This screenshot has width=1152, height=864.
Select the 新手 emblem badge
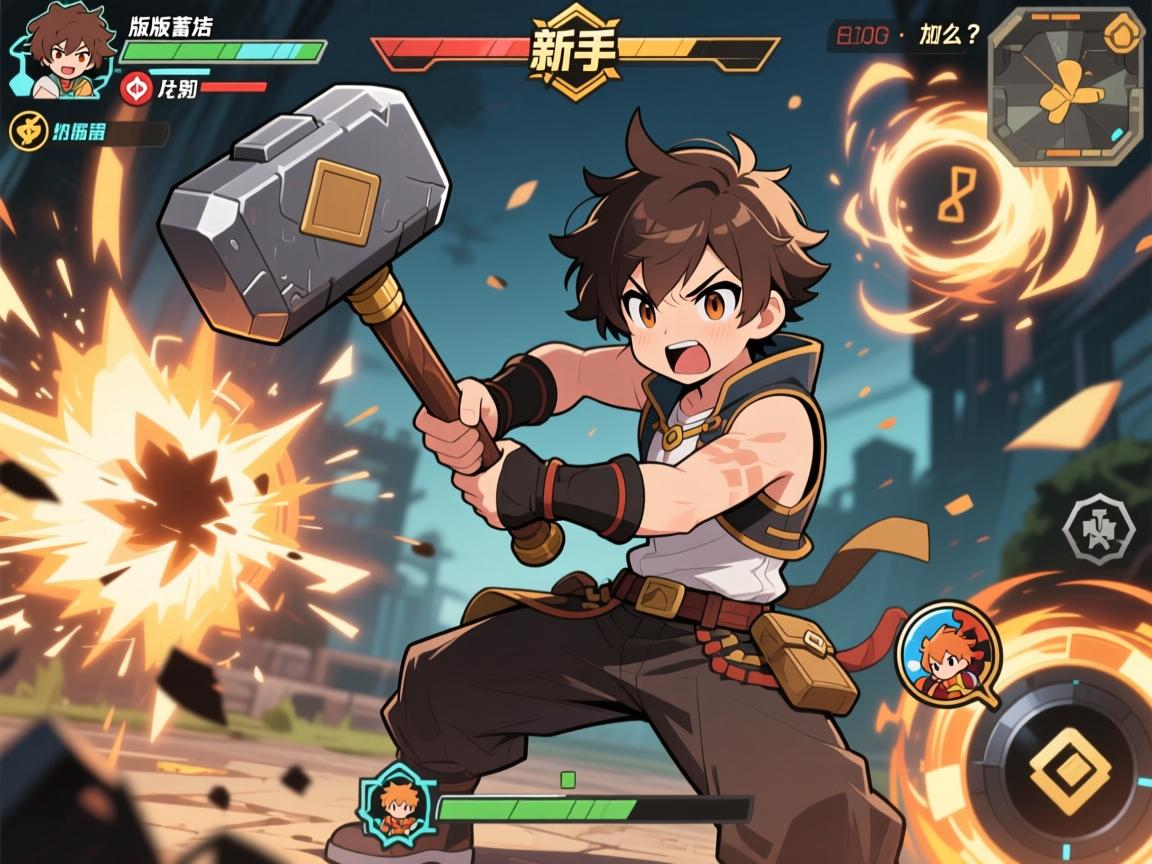(x=574, y=51)
